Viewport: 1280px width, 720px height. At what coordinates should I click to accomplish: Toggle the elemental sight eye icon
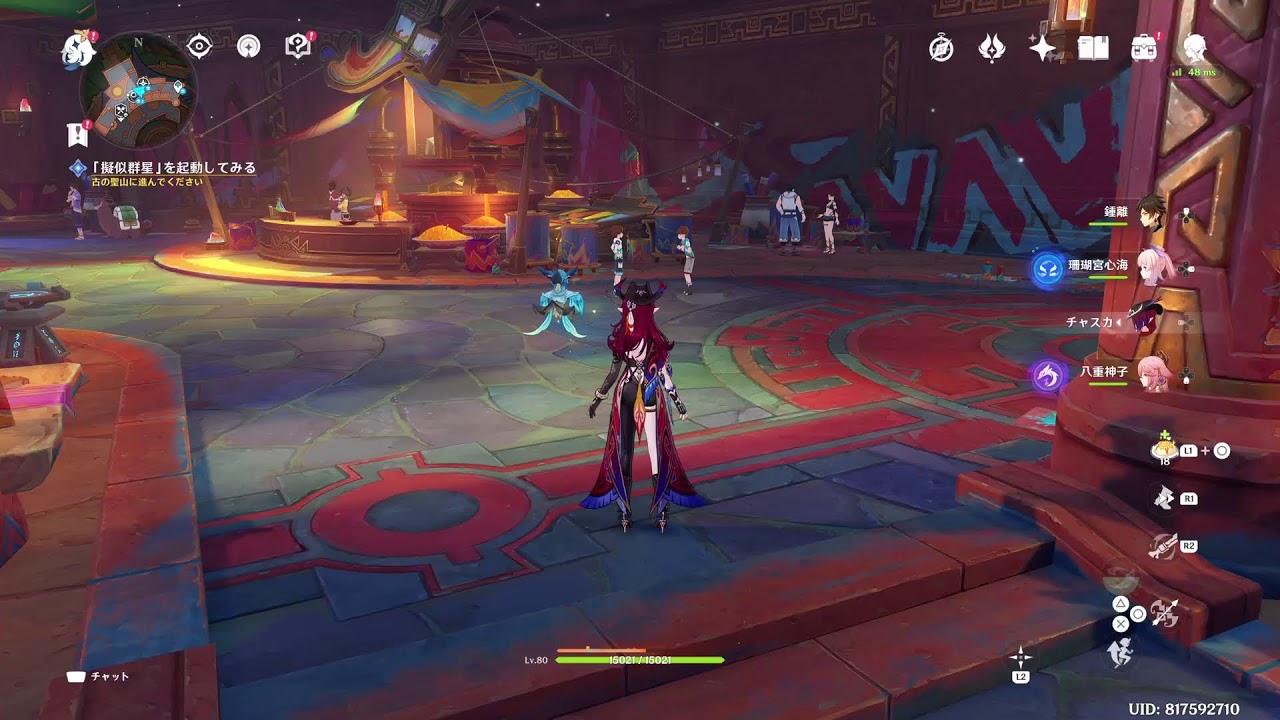pyautogui.click(x=200, y=46)
